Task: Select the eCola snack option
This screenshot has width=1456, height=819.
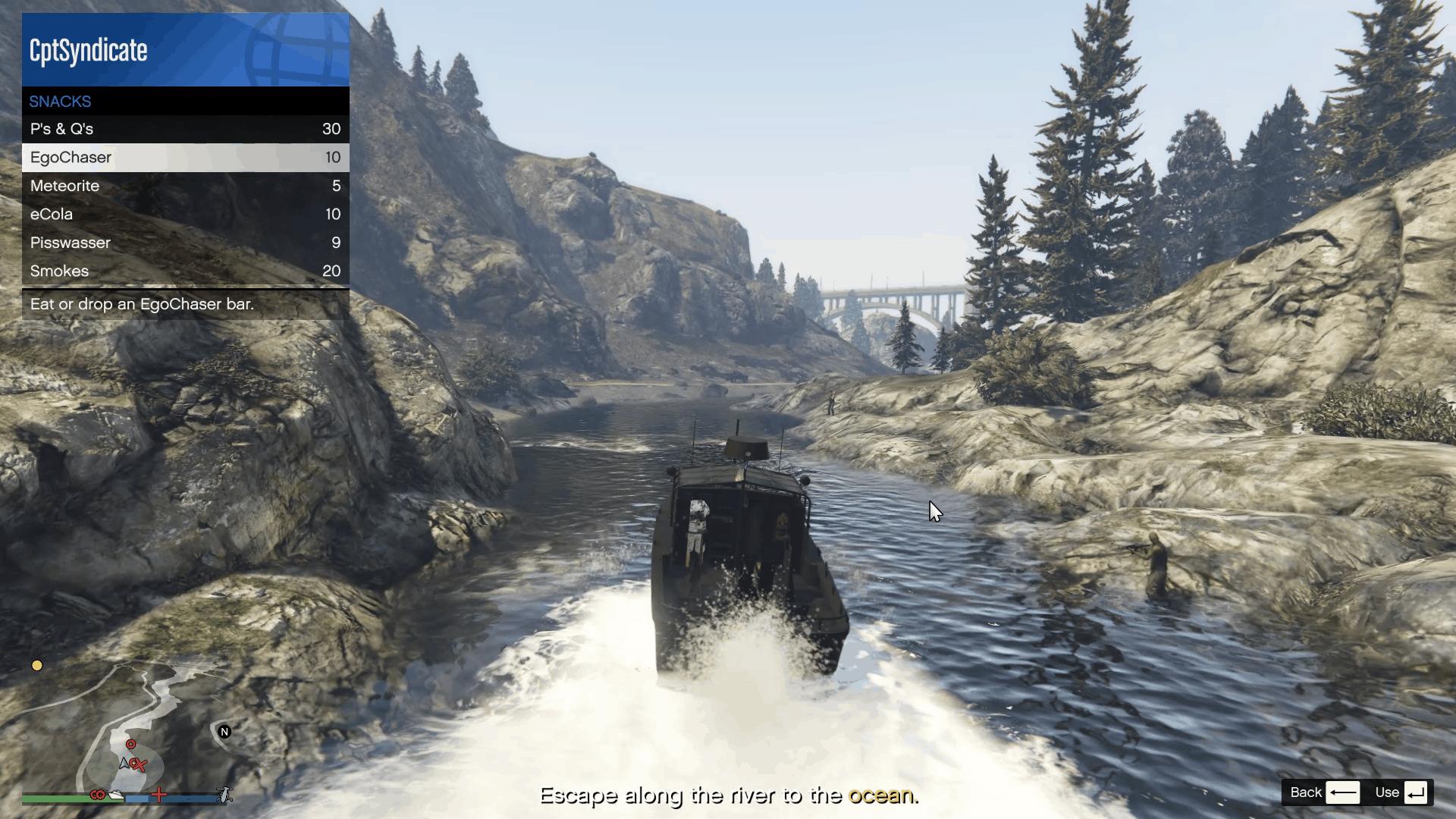Action: tap(185, 214)
